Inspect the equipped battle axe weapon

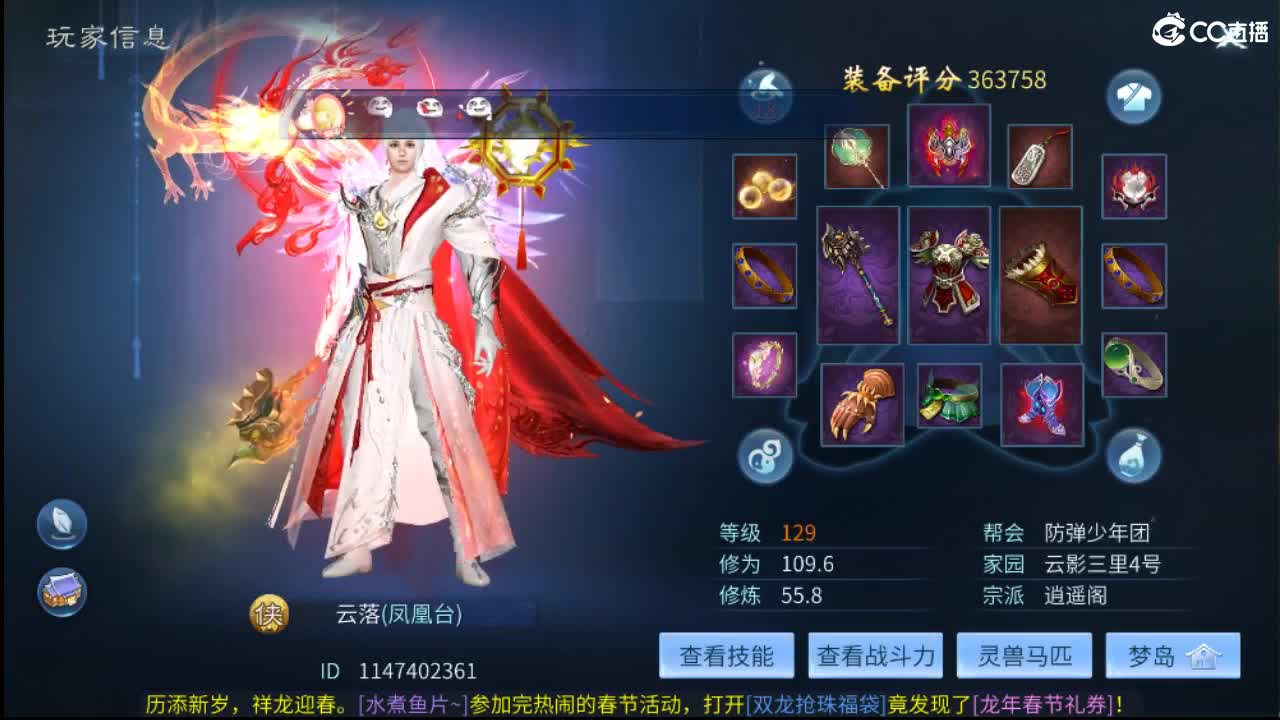856,273
